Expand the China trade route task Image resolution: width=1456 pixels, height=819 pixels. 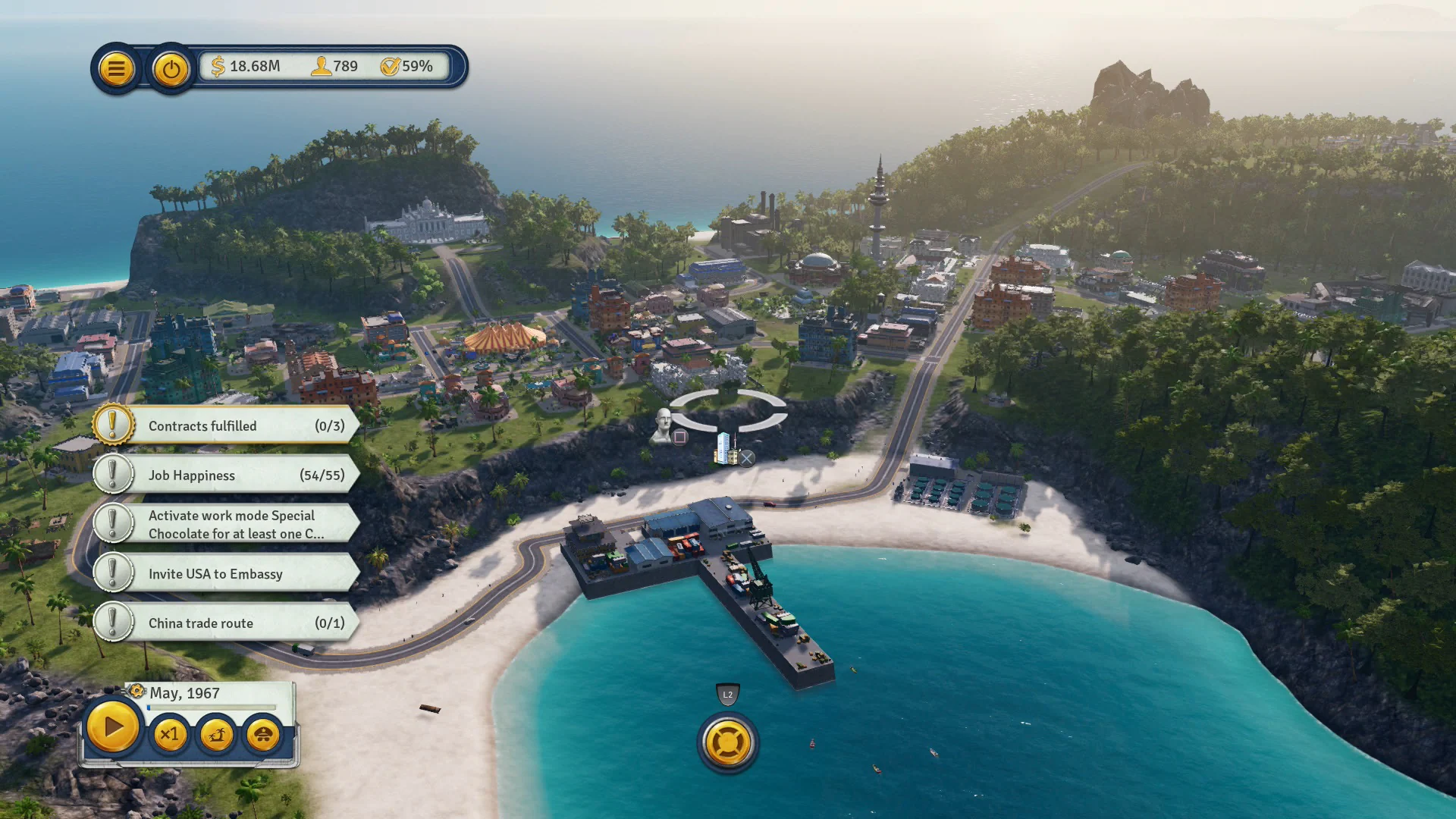pos(227,623)
